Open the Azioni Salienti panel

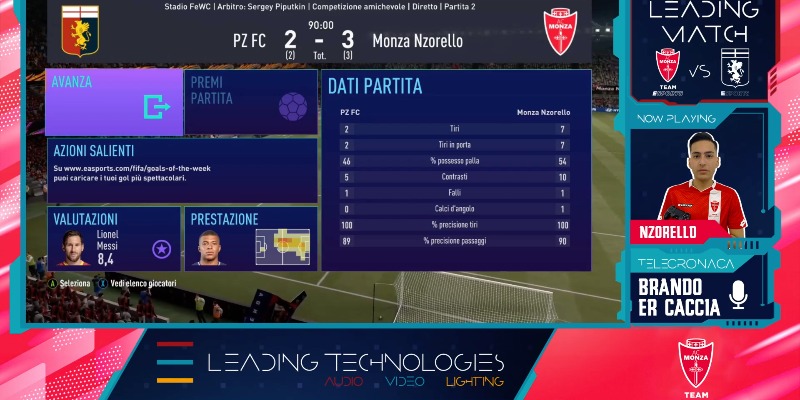click(182, 170)
